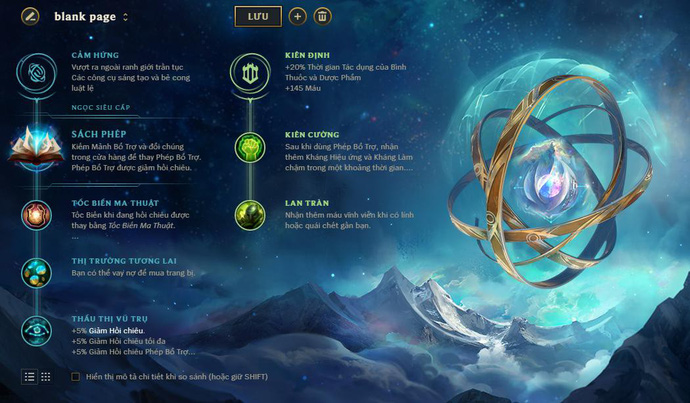Select the Kiên Cường rune
The height and width of the screenshot is (403, 690).
248,148
